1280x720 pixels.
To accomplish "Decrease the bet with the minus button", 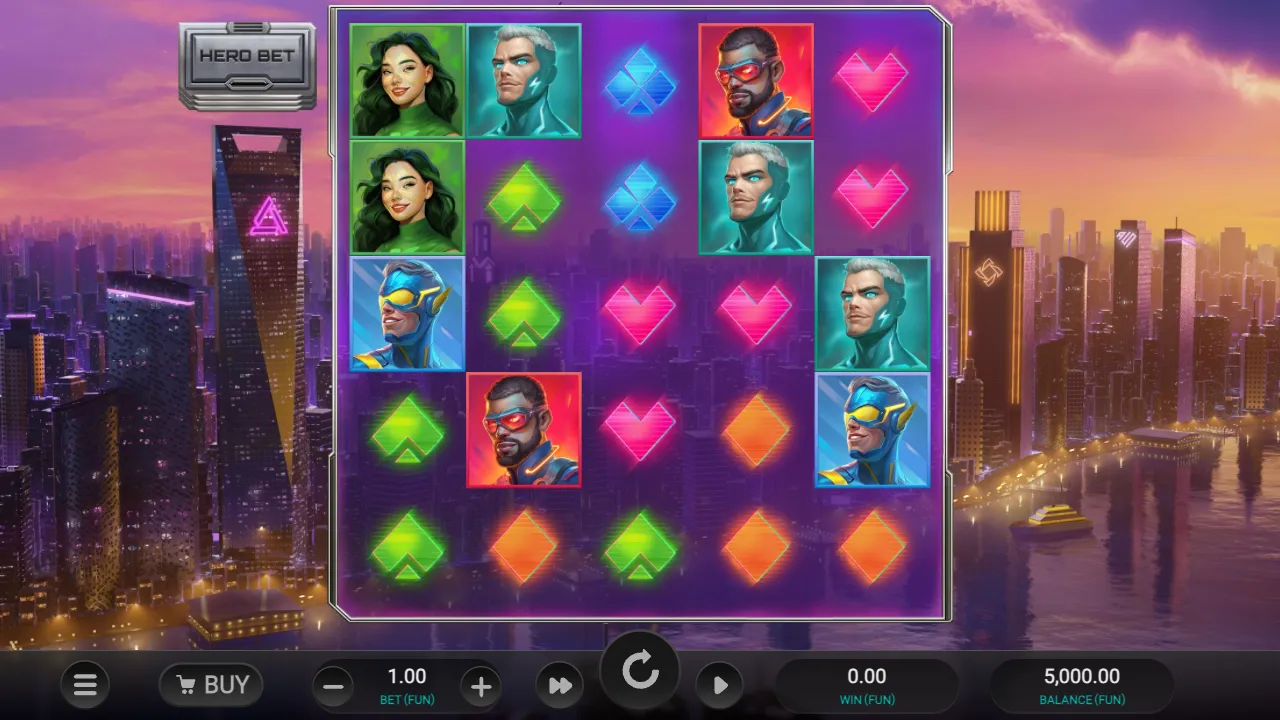I will (x=332, y=686).
